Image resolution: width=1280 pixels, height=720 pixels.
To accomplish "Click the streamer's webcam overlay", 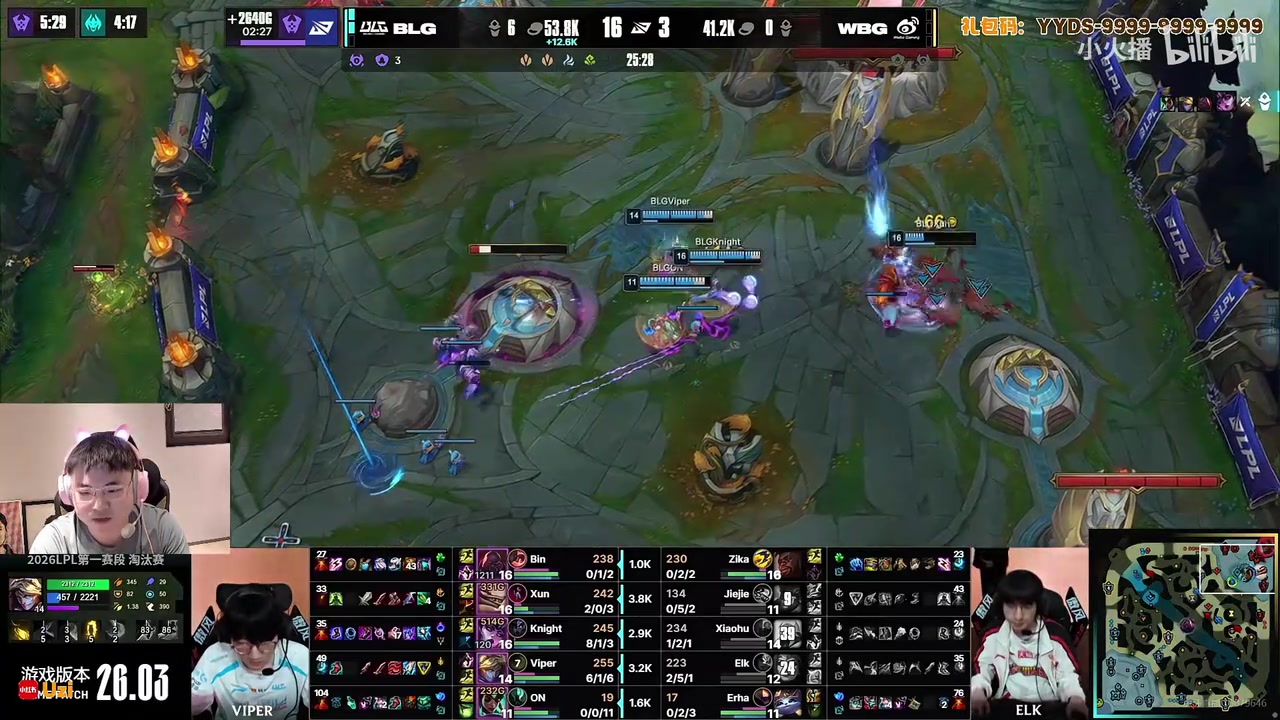I will [114, 478].
